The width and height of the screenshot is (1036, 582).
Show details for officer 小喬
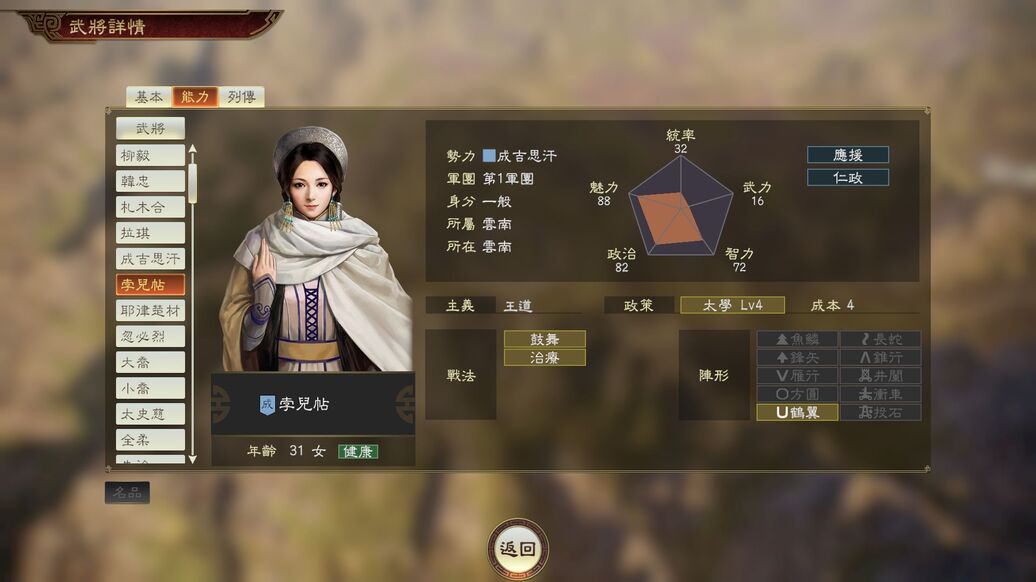150,388
